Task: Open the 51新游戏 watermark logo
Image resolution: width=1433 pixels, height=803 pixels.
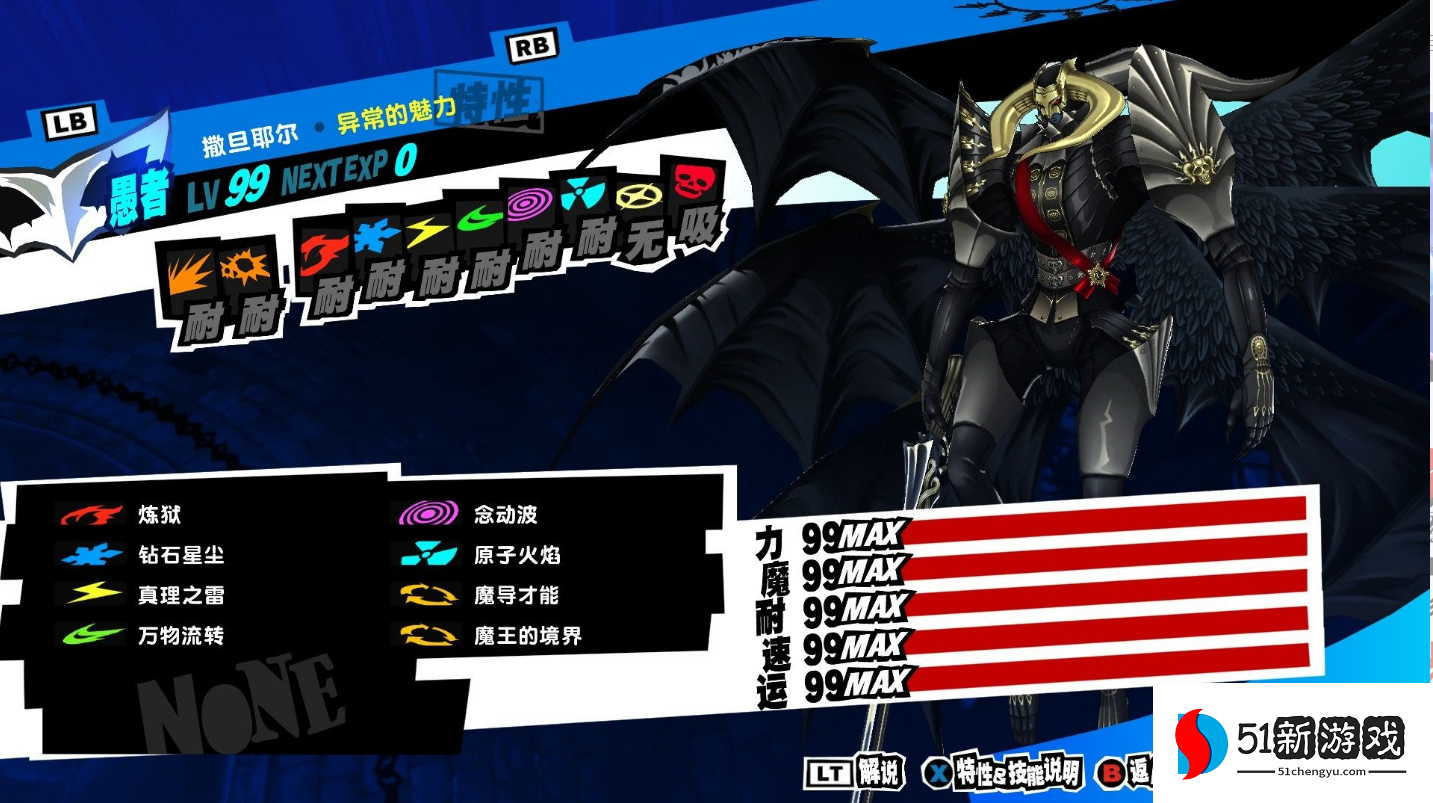Action: [1293, 744]
